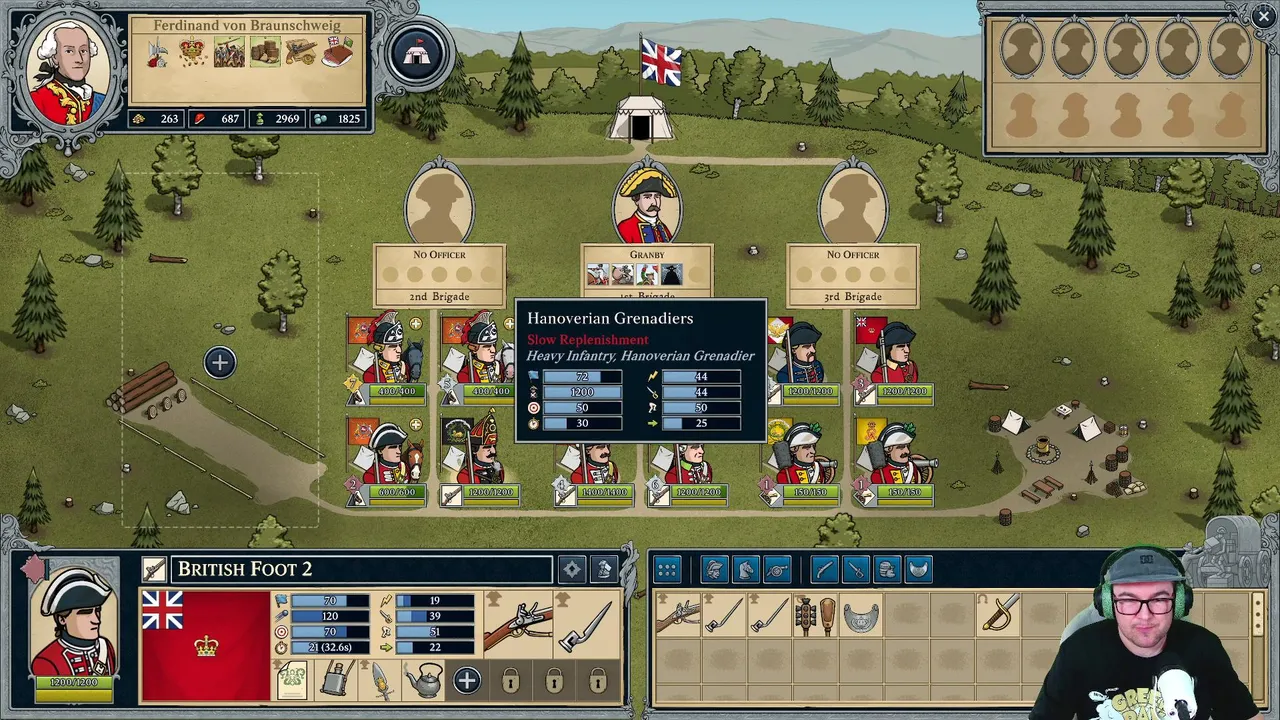Select the kettle equipment slot
Viewport: 1280px width, 720px height.
point(422,682)
